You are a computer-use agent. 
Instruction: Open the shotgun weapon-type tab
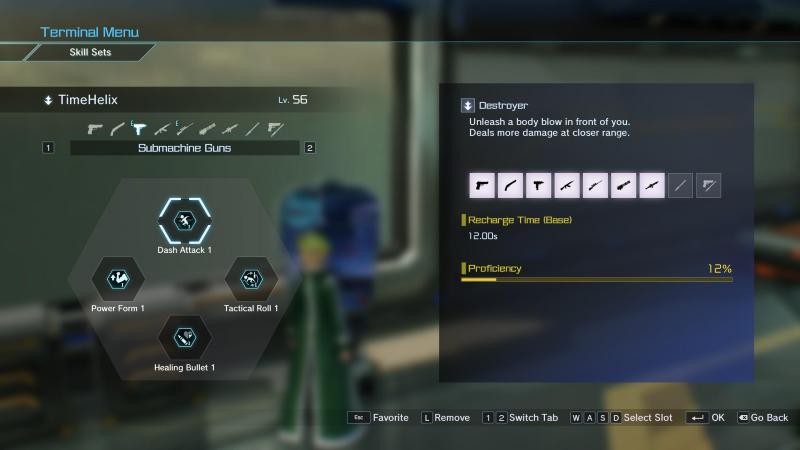(118, 128)
